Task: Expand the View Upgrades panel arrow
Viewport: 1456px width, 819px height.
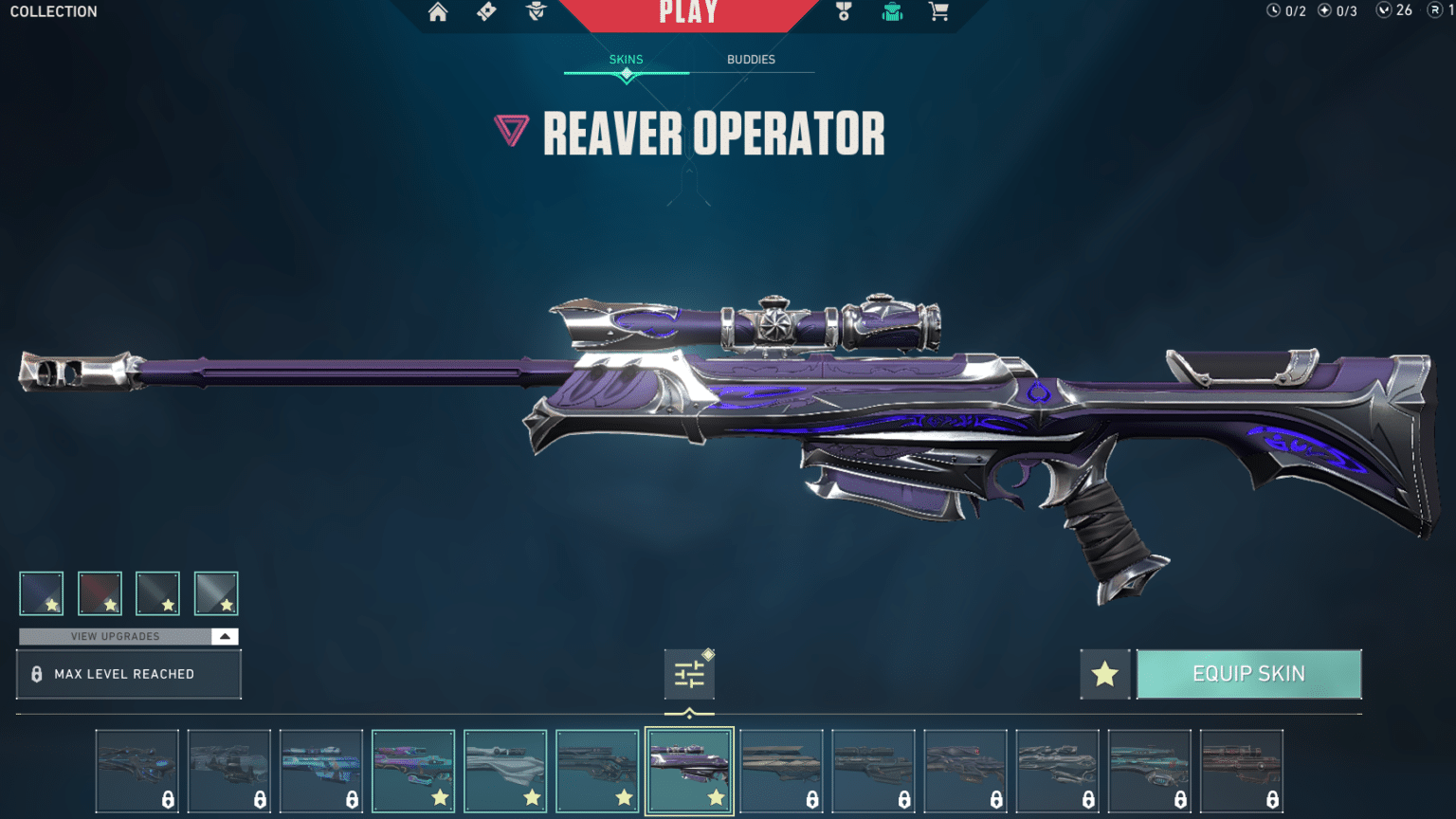Action: [225, 636]
